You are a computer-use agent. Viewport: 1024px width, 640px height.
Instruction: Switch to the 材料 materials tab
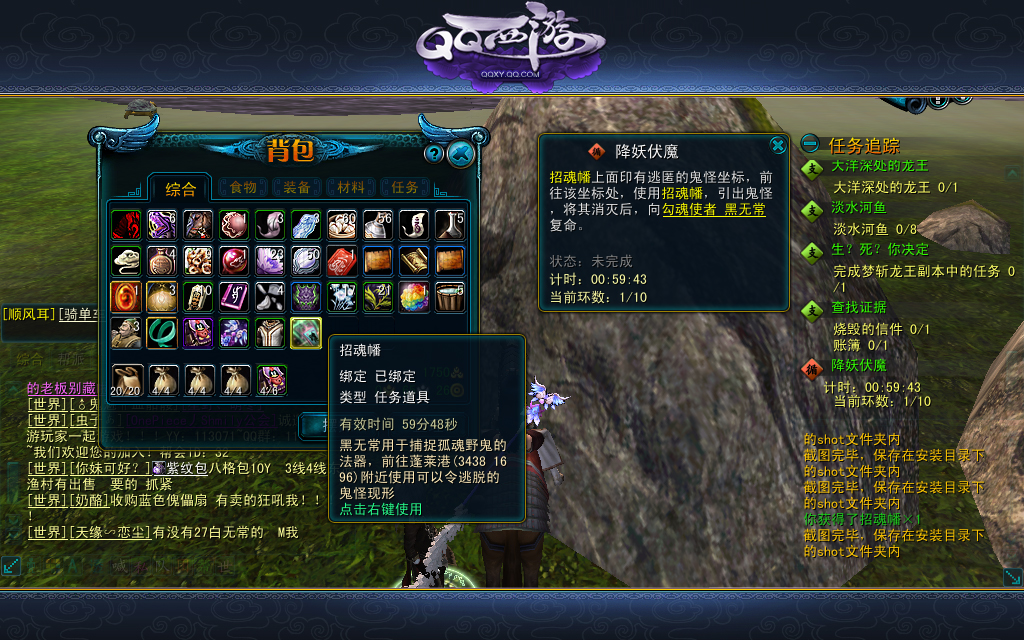(x=351, y=188)
